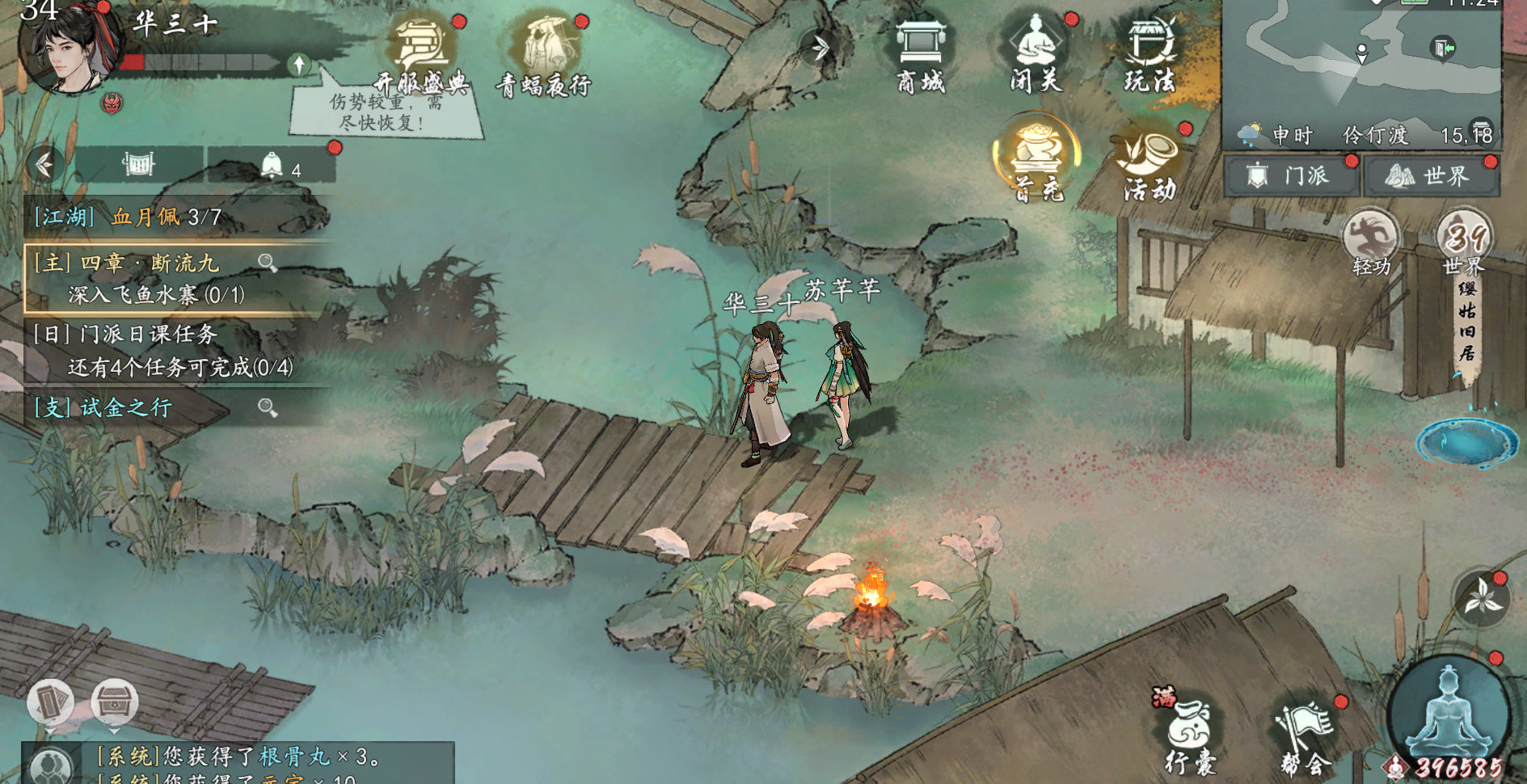Collapse the quest panel with left arrow
The height and width of the screenshot is (784, 1527).
[44, 165]
